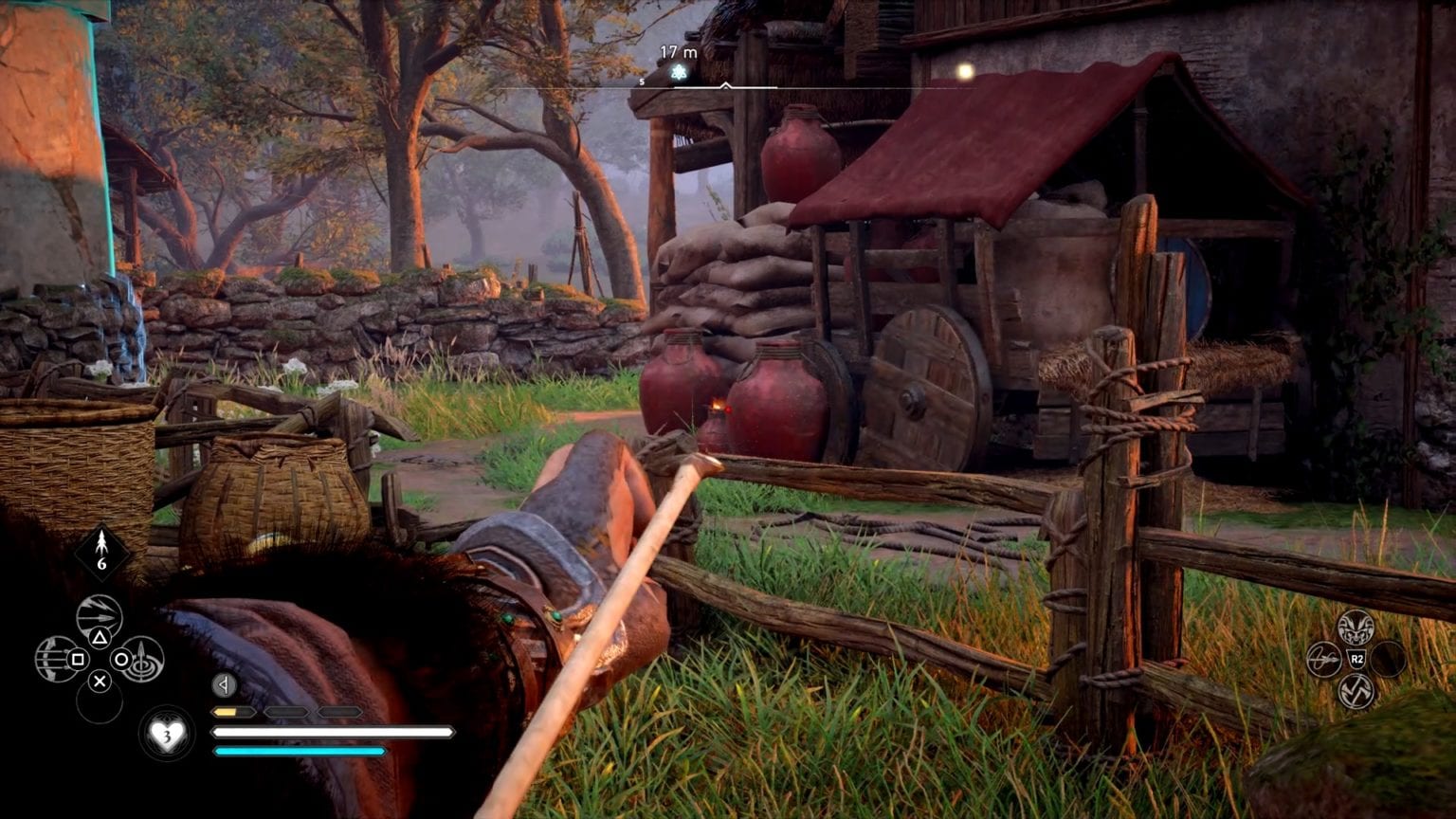Viewport: 1456px width, 819px height.
Task: Activate the crossed-axes melee ability icon
Action: click(x=1356, y=690)
